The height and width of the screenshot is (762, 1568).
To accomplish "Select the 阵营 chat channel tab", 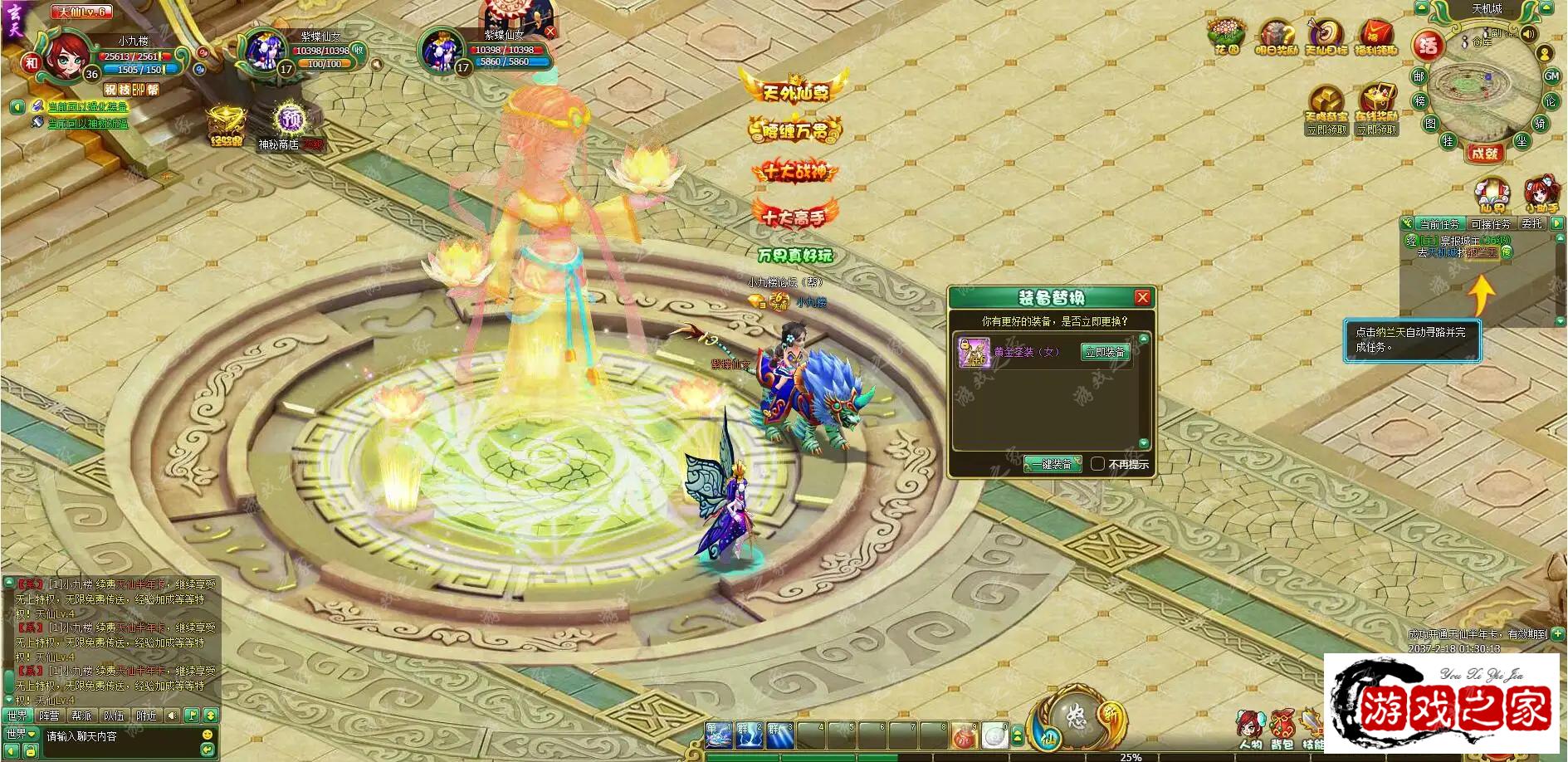I will (49, 716).
